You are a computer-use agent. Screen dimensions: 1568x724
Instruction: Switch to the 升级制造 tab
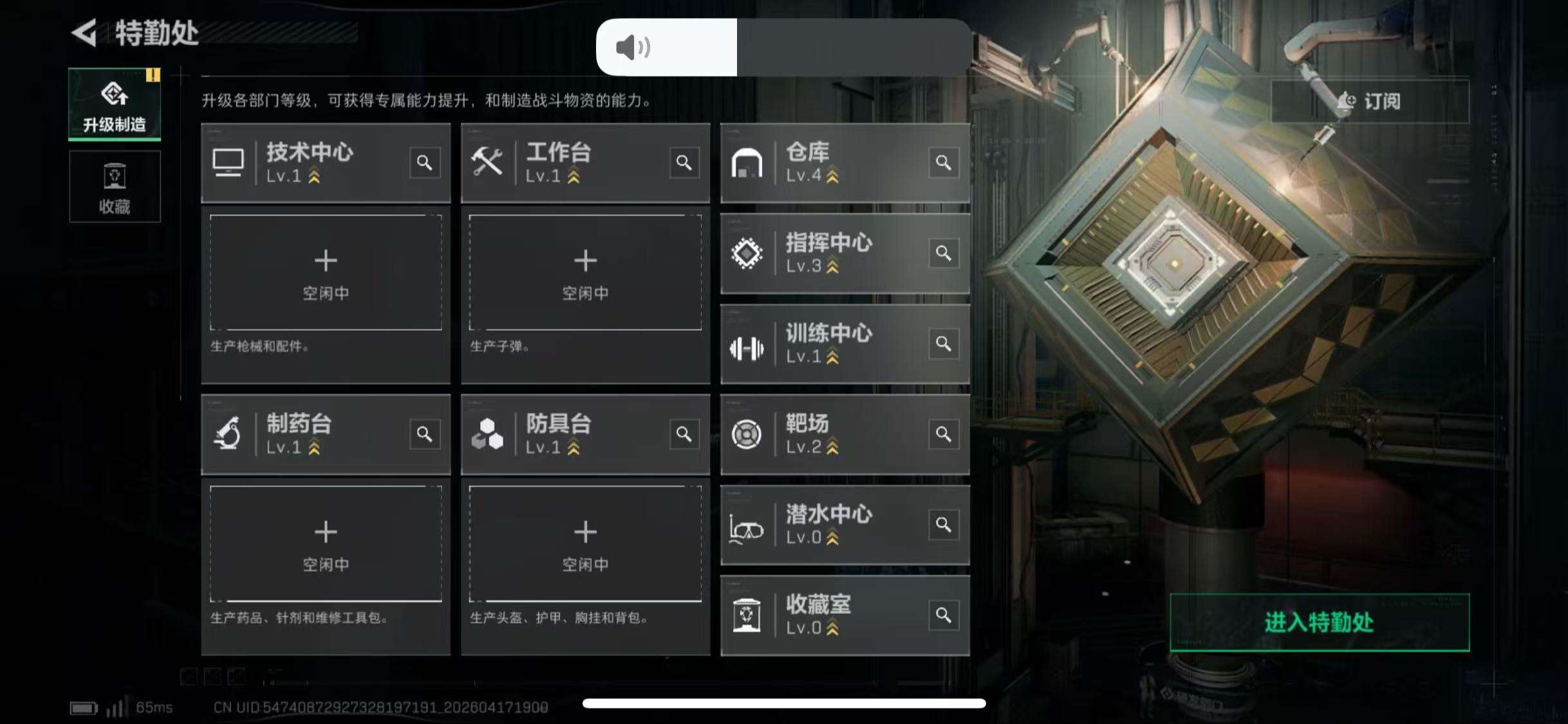tap(114, 103)
